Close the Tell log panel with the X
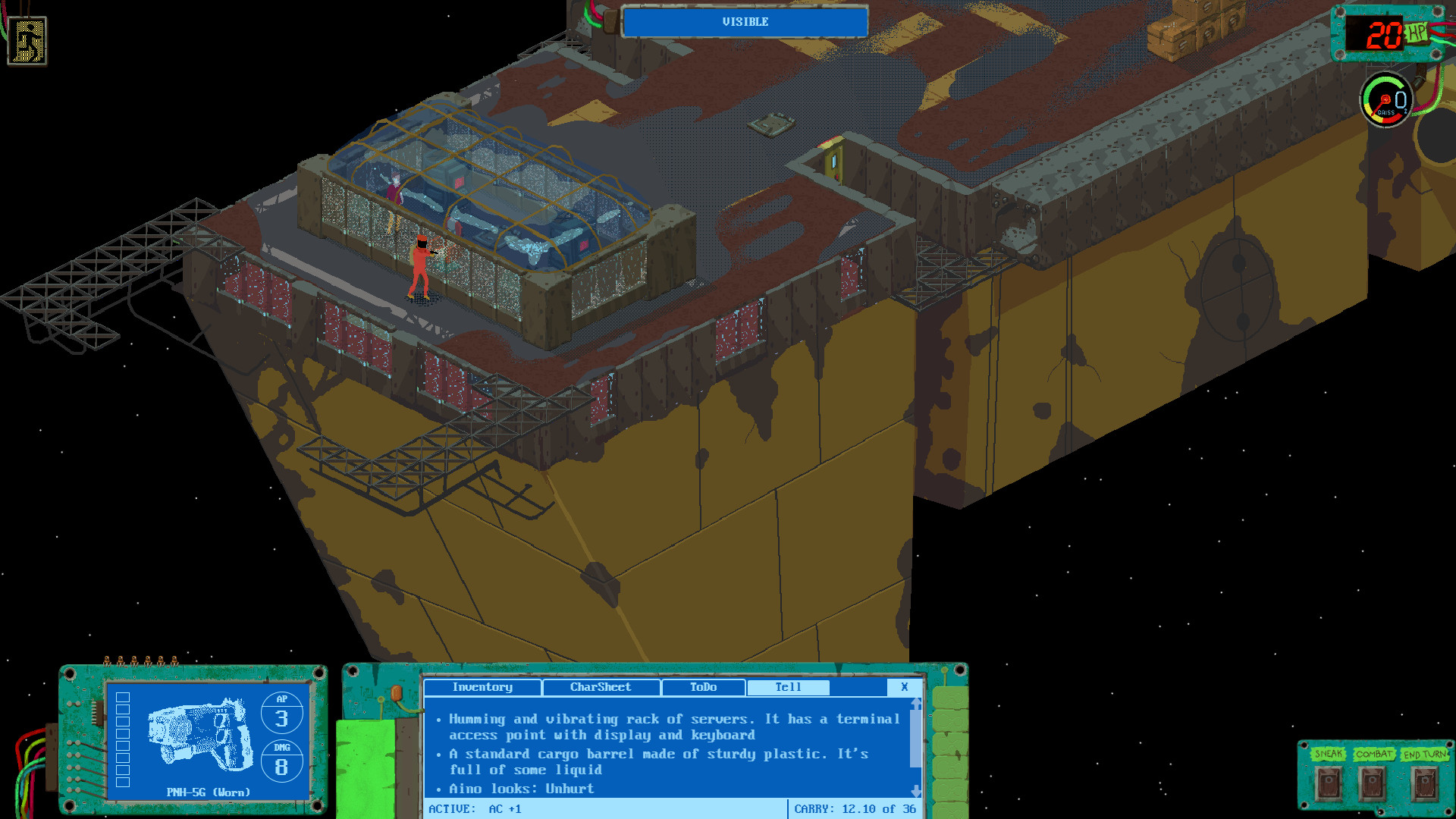1456x819 pixels. click(904, 688)
